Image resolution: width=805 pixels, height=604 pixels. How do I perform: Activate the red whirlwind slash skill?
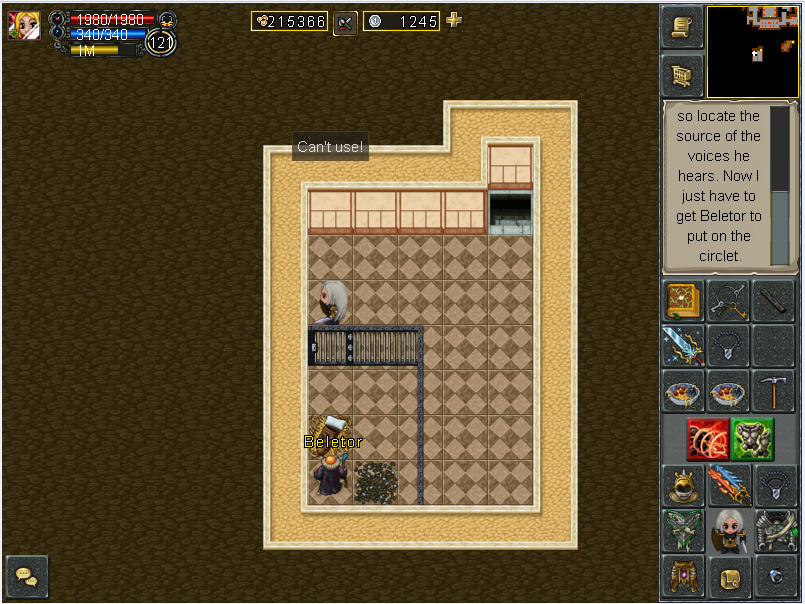click(x=707, y=438)
